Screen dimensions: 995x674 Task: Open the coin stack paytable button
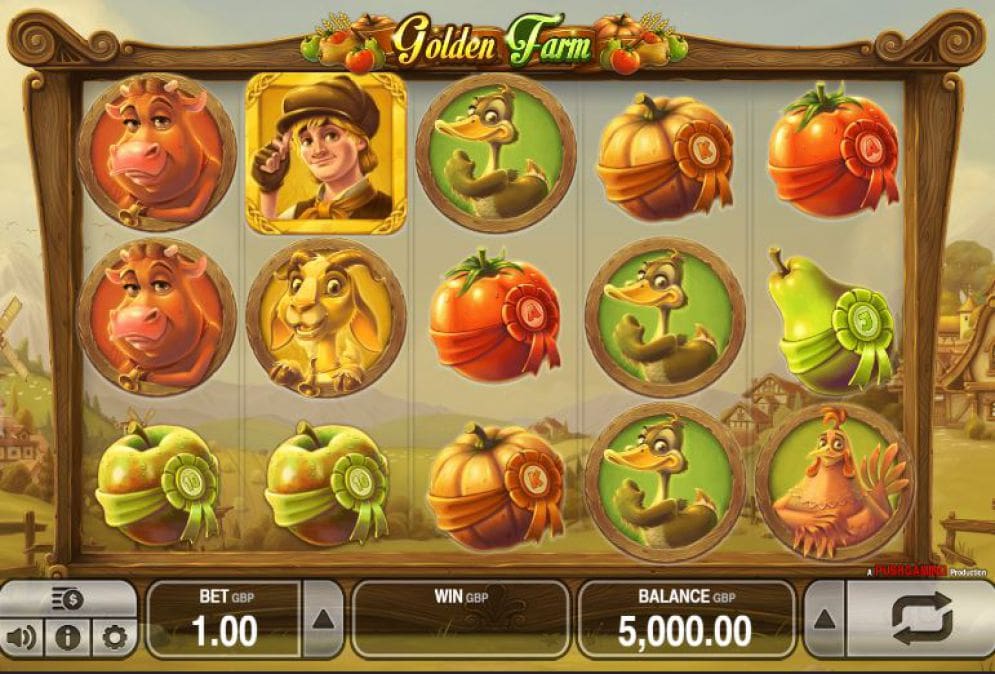coord(68,599)
